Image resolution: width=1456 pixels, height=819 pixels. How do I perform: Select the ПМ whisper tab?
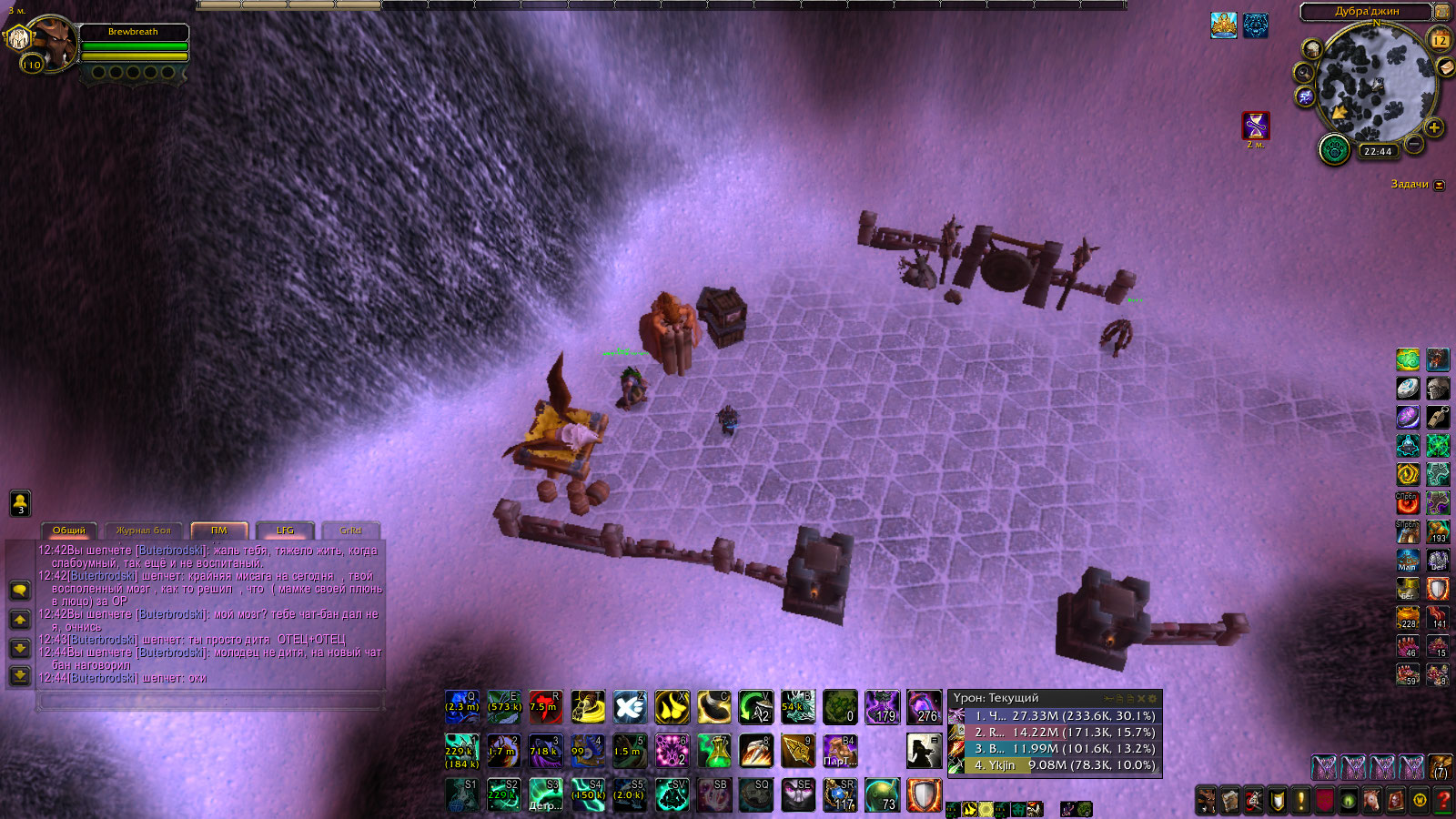(219, 531)
